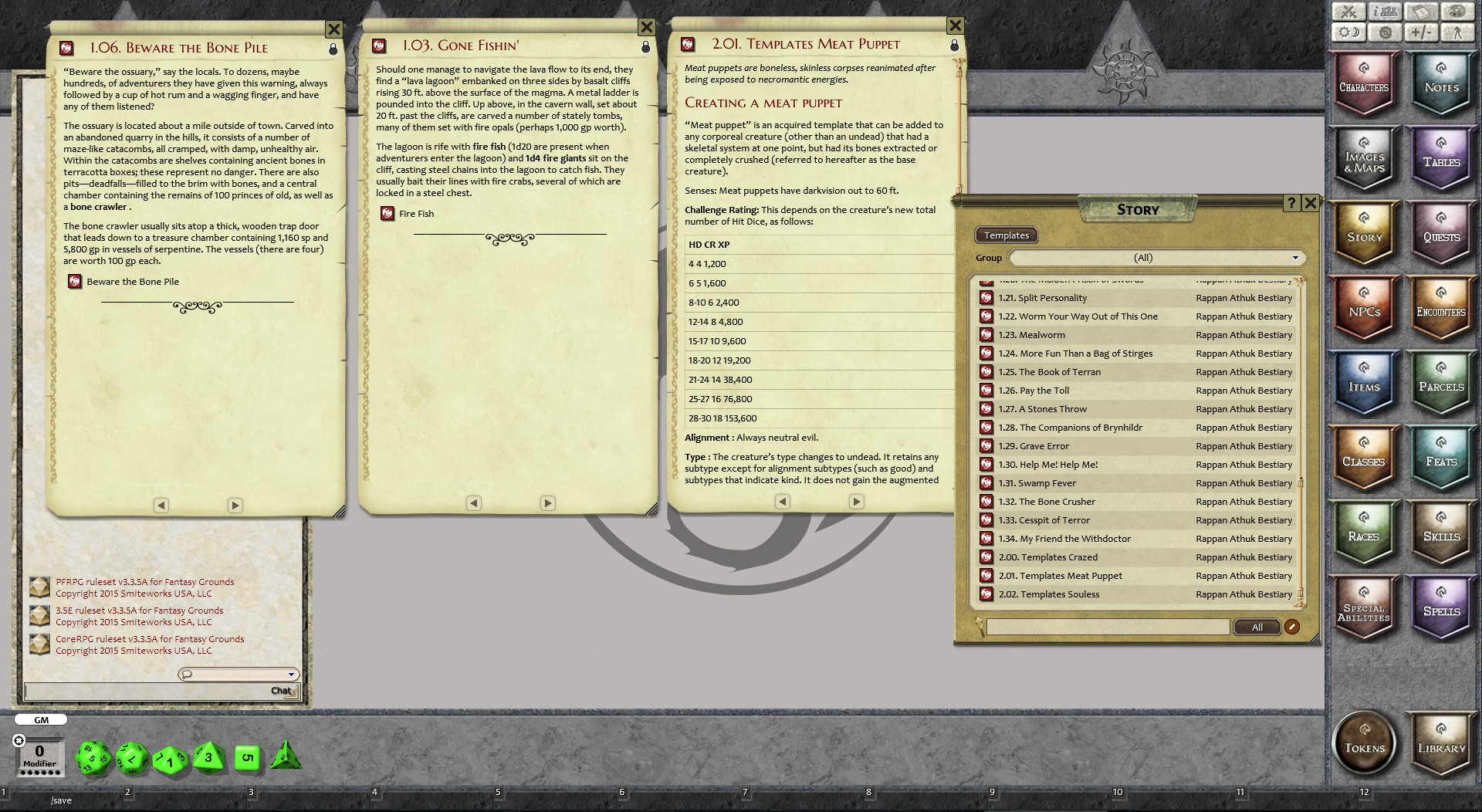The width and height of the screenshot is (1482, 812).
Task: Open the Characters sidebar panel
Action: pyautogui.click(x=1363, y=85)
